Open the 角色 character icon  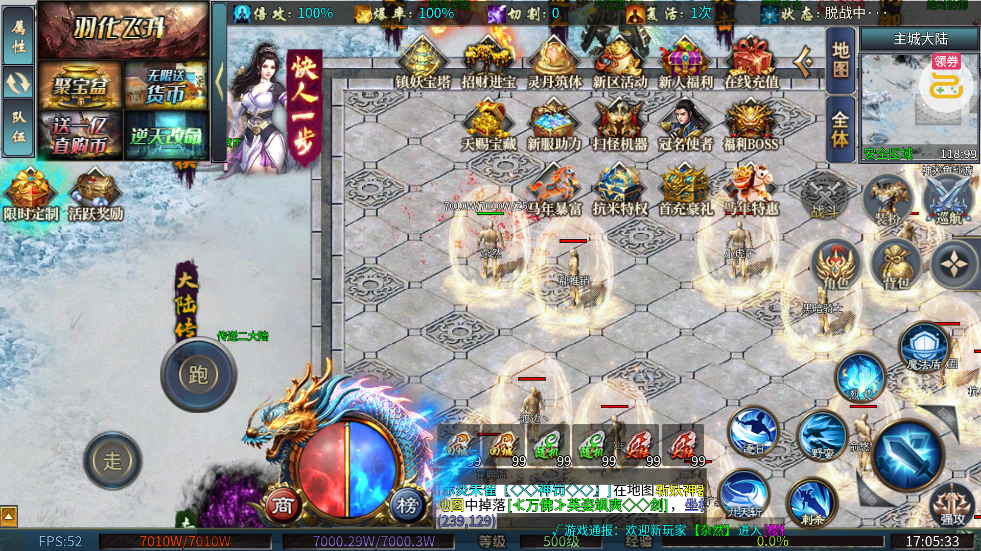pos(835,263)
